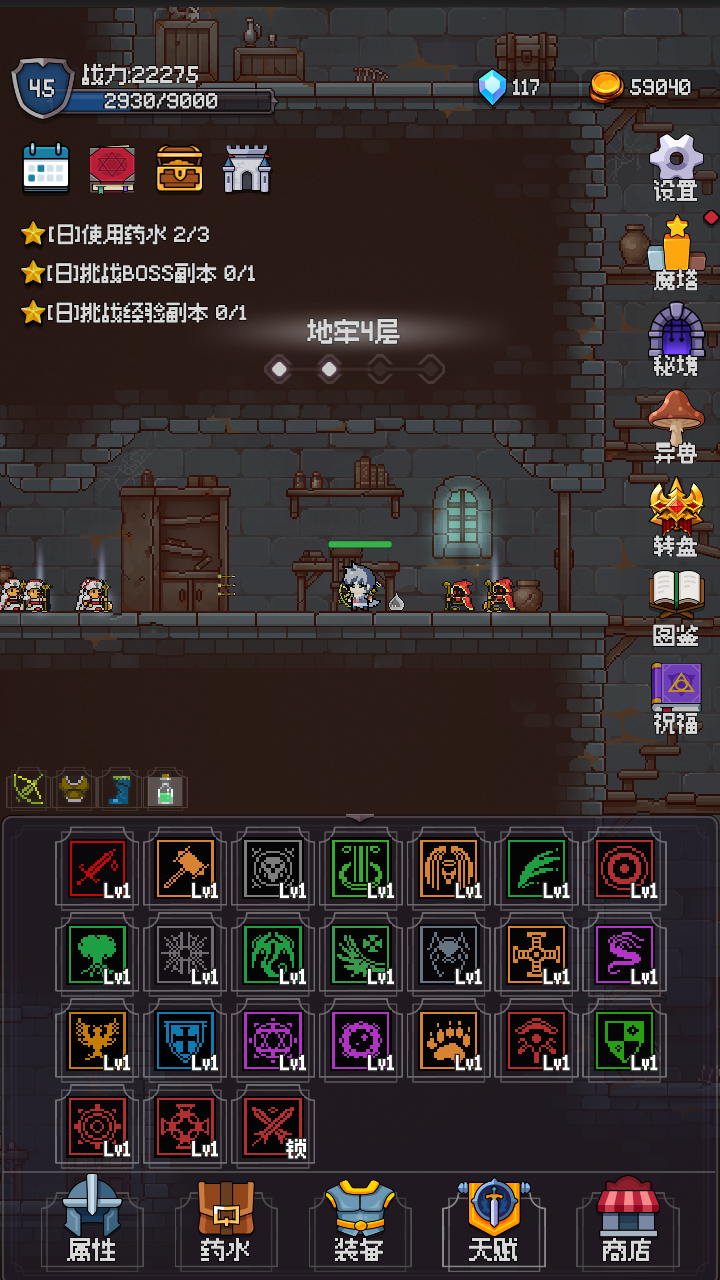Enter the 魔塔 magic tower

click(676, 250)
